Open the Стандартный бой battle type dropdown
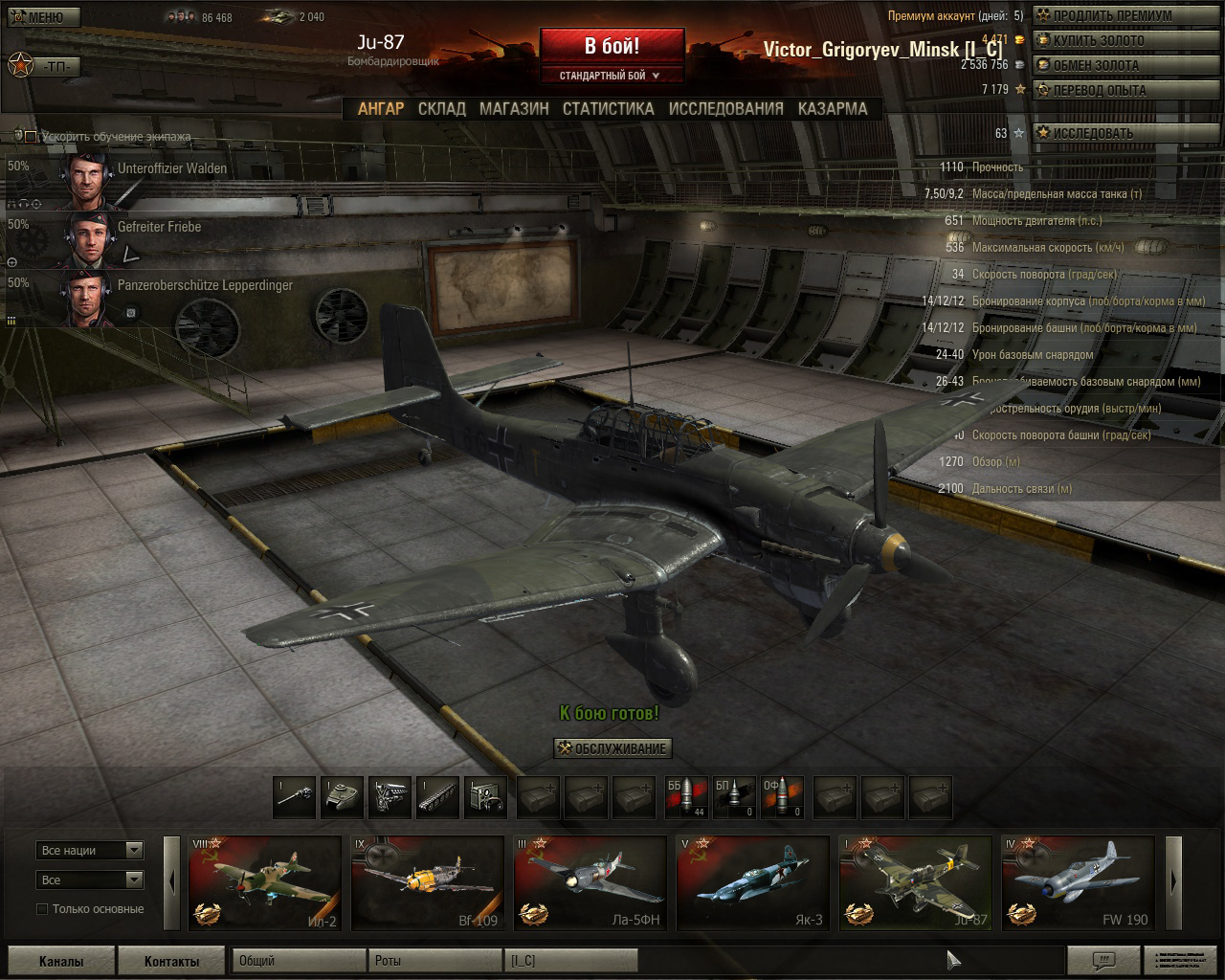1225x980 pixels. click(612, 76)
